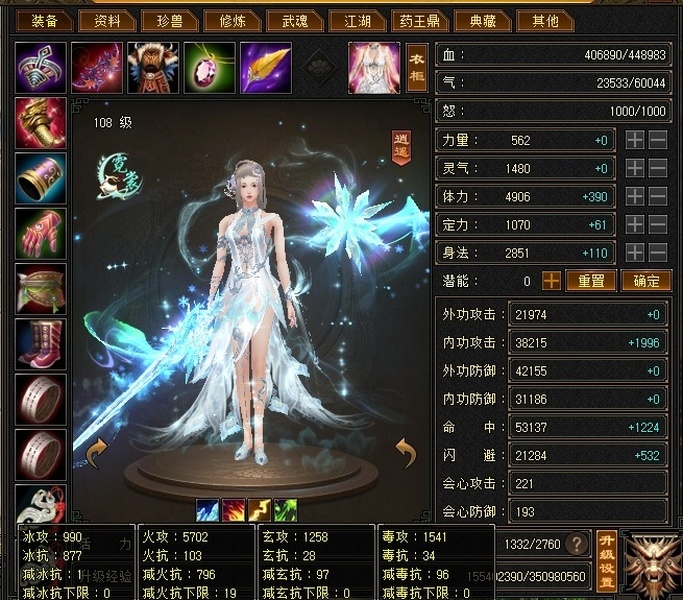Open the 升级设置 button

tap(605, 561)
